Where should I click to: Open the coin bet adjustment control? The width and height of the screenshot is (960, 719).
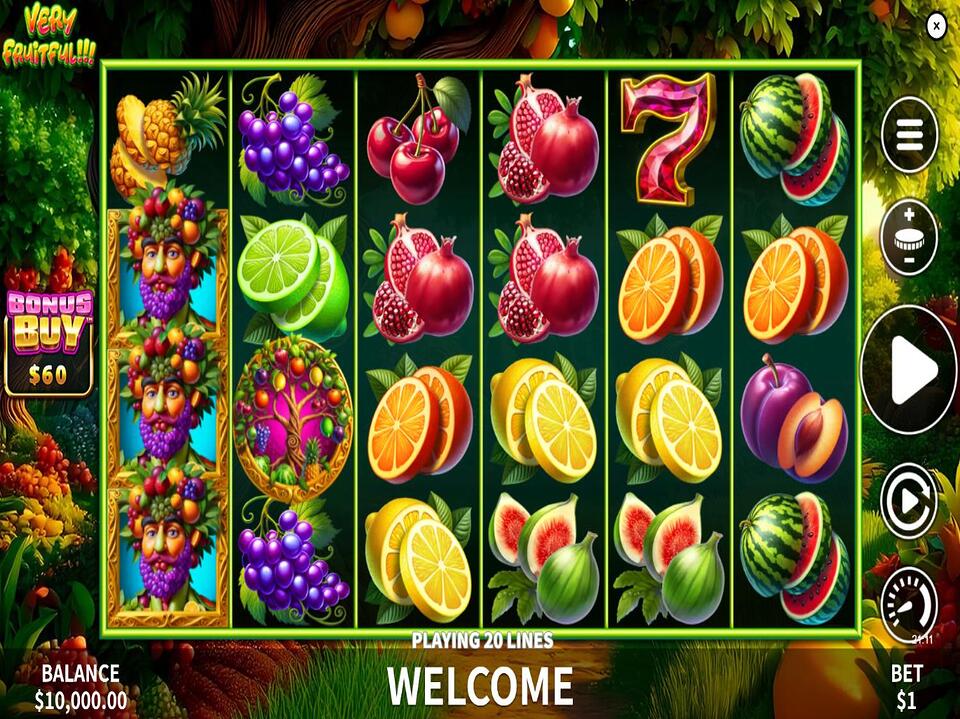(909, 238)
